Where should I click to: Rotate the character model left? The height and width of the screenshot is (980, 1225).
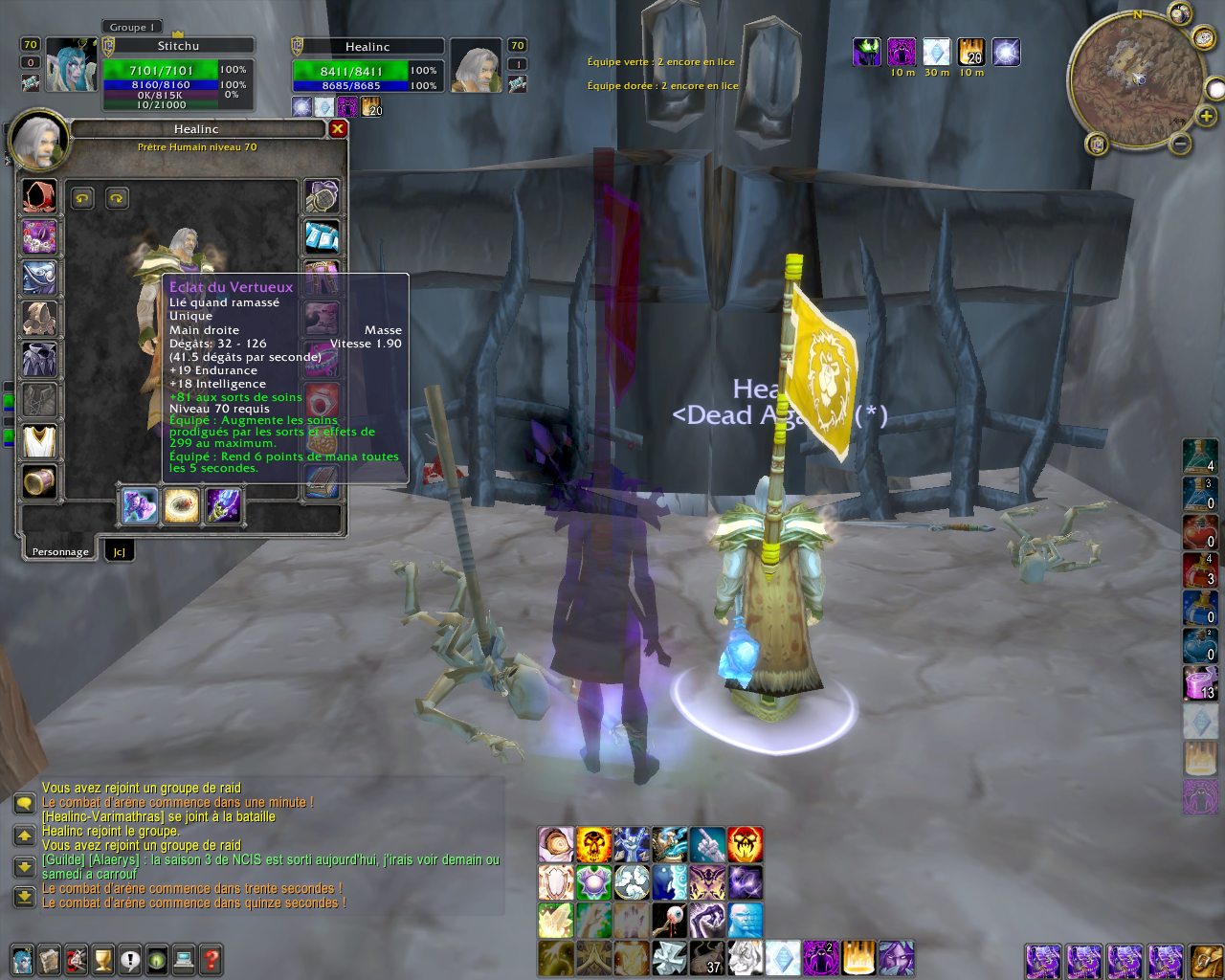pos(82,198)
